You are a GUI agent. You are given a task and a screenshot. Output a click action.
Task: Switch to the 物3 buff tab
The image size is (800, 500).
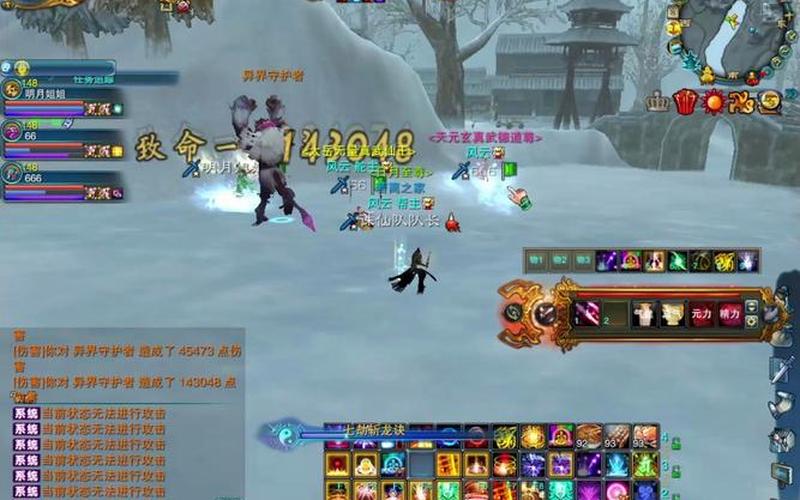[x=583, y=261]
